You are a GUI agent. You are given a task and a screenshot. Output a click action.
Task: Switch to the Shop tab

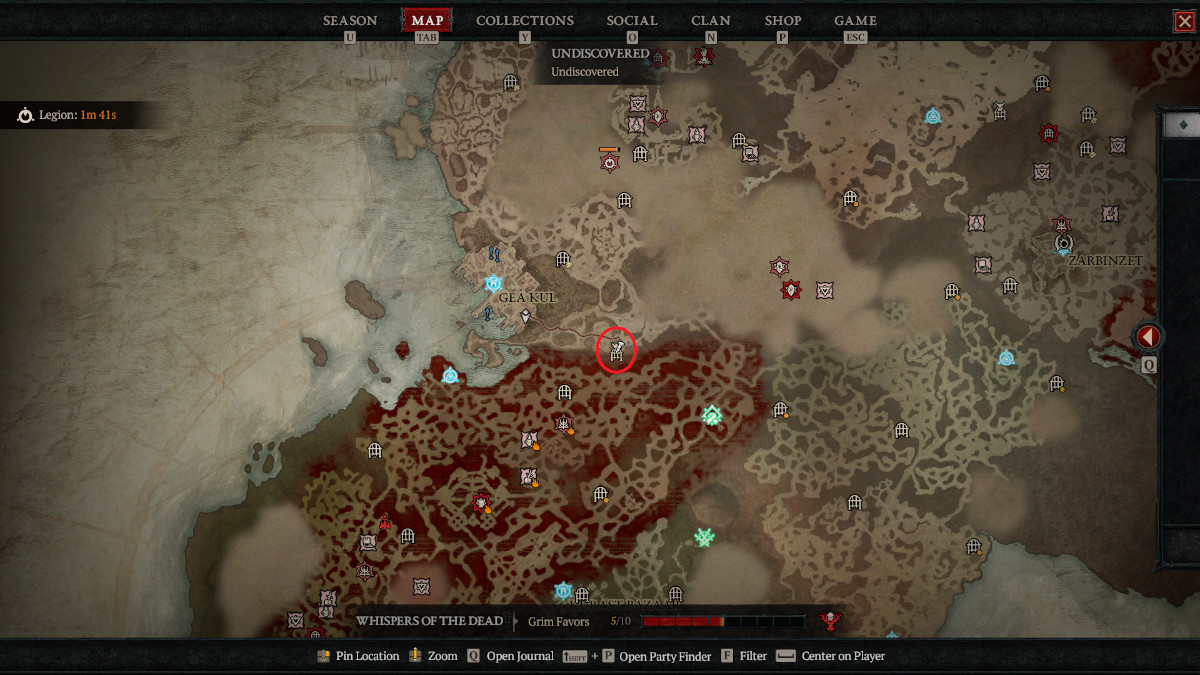(x=783, y=20)
